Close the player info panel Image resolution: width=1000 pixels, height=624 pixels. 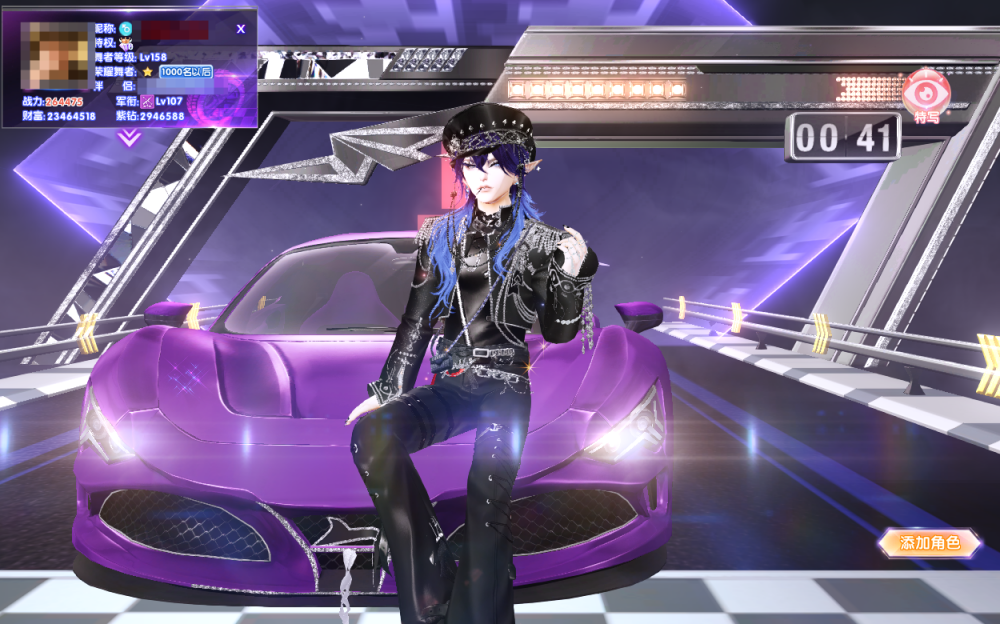tap(240, 29)
